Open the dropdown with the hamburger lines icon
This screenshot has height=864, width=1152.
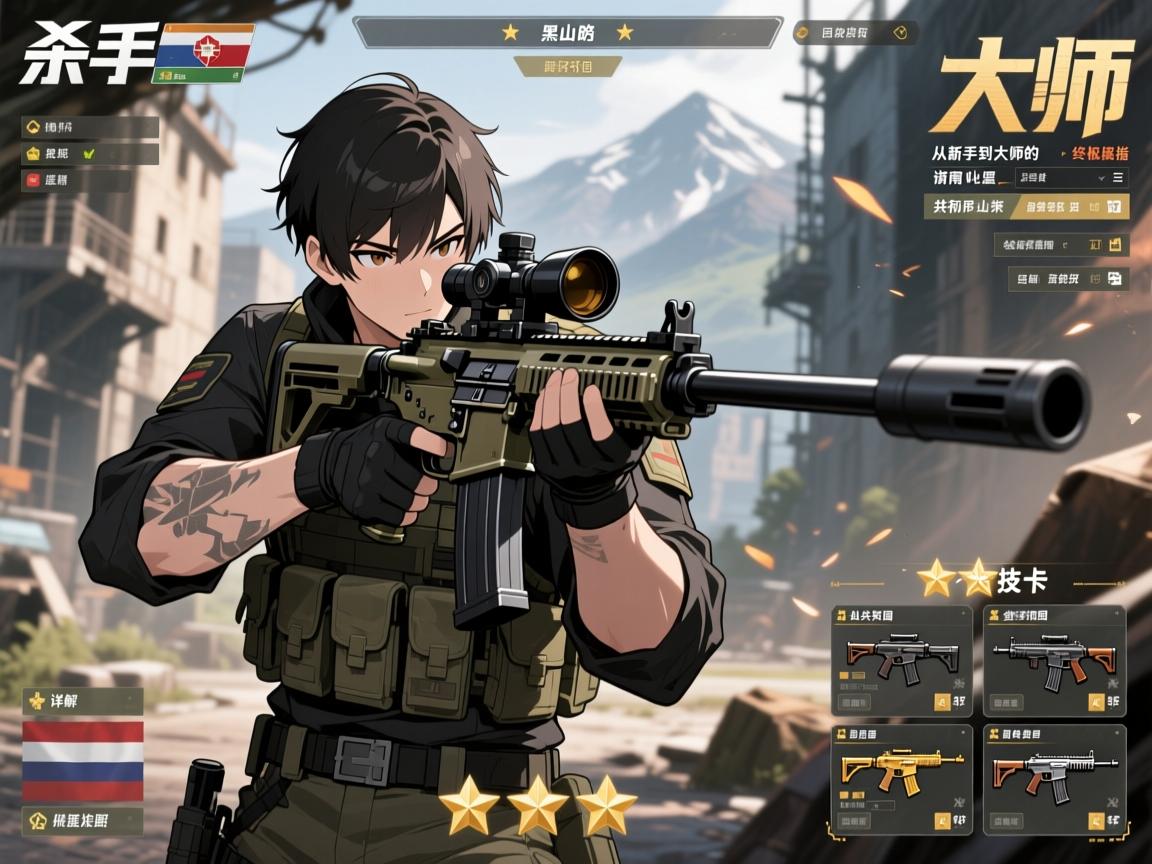[1071, 178]
